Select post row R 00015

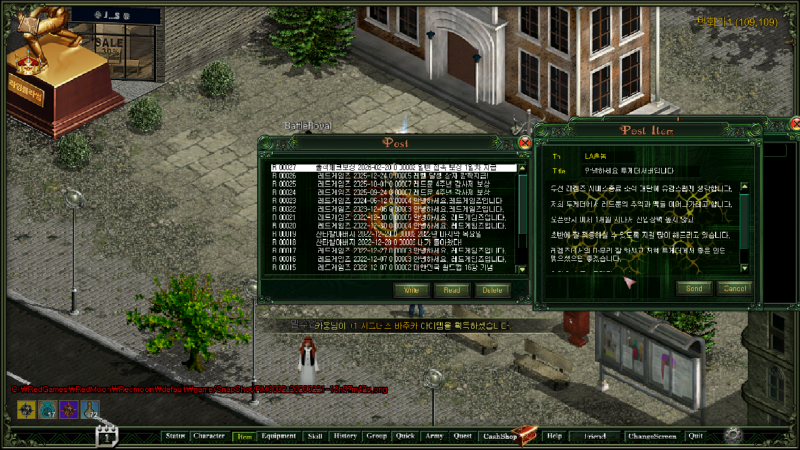pyautogui.click(x=392, y=268)
